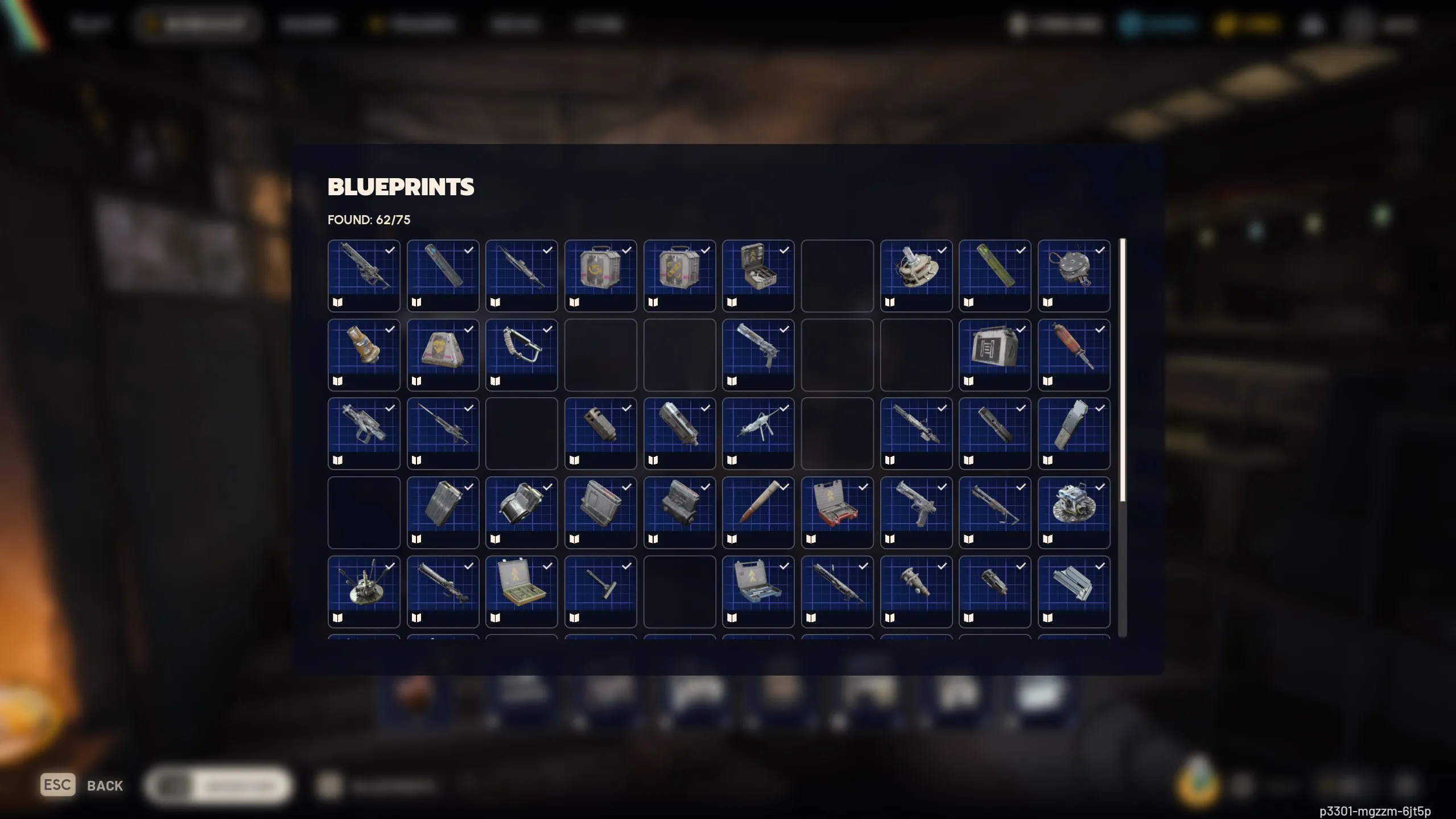Select the slingshot blueprint
The width and height of the screenshot is (1456, 819).
pyautogui.click(x=521, y=353)
